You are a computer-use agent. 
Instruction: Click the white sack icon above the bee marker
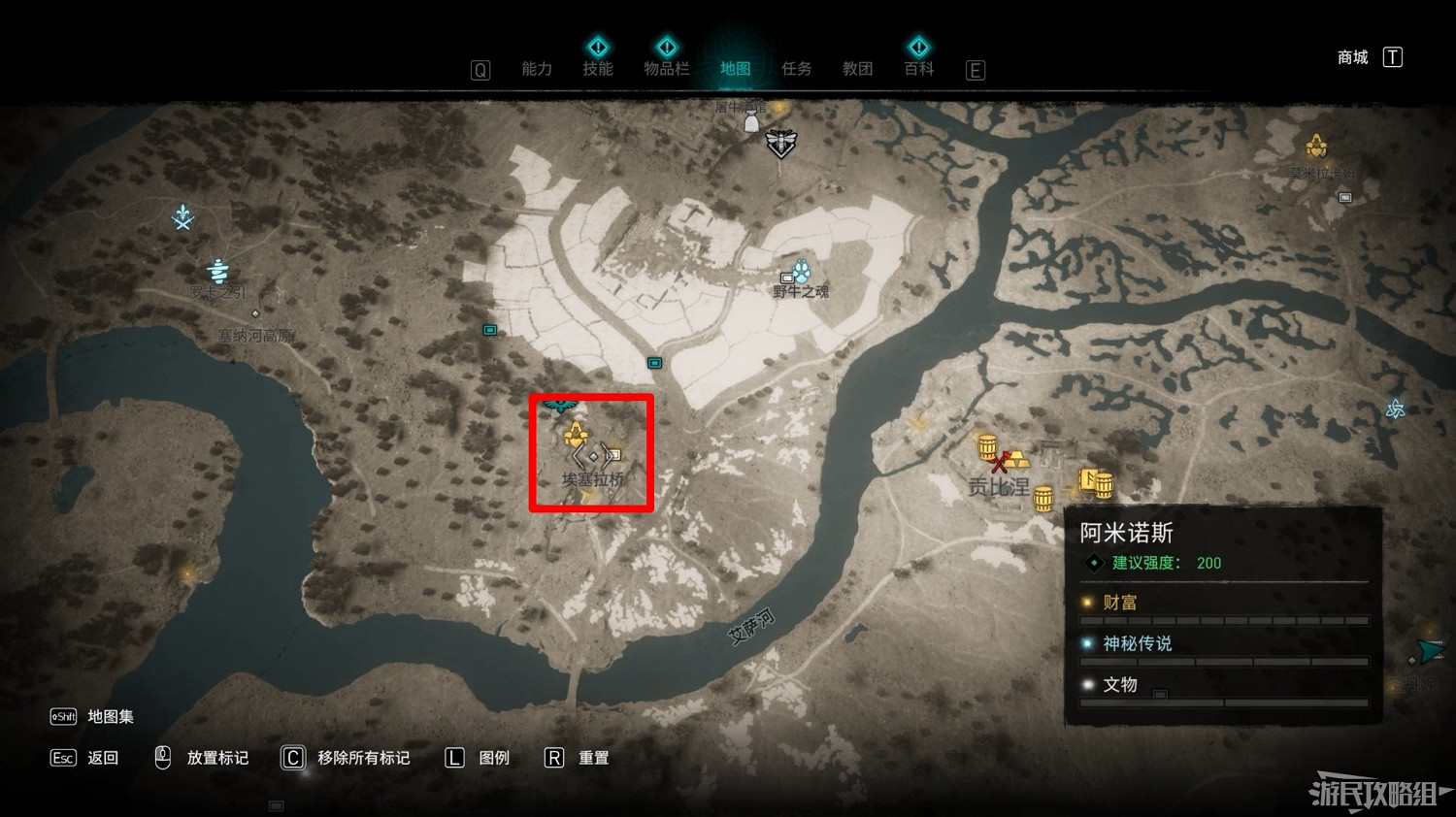pos(751,122)
